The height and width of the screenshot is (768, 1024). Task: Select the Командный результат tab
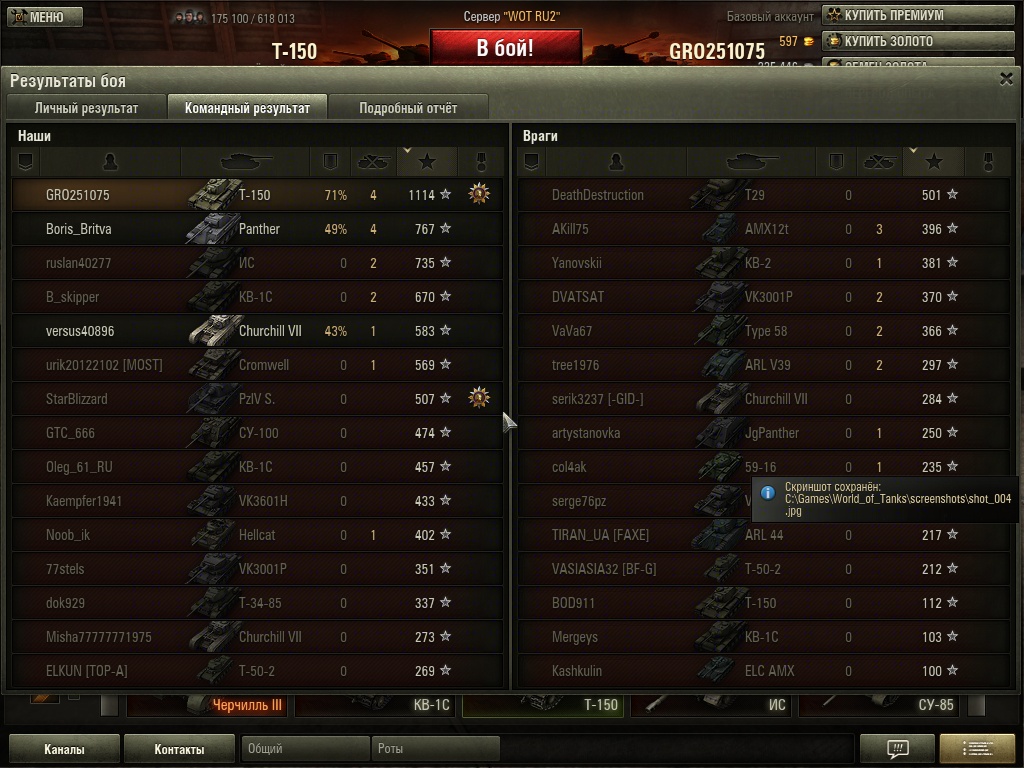247,108
